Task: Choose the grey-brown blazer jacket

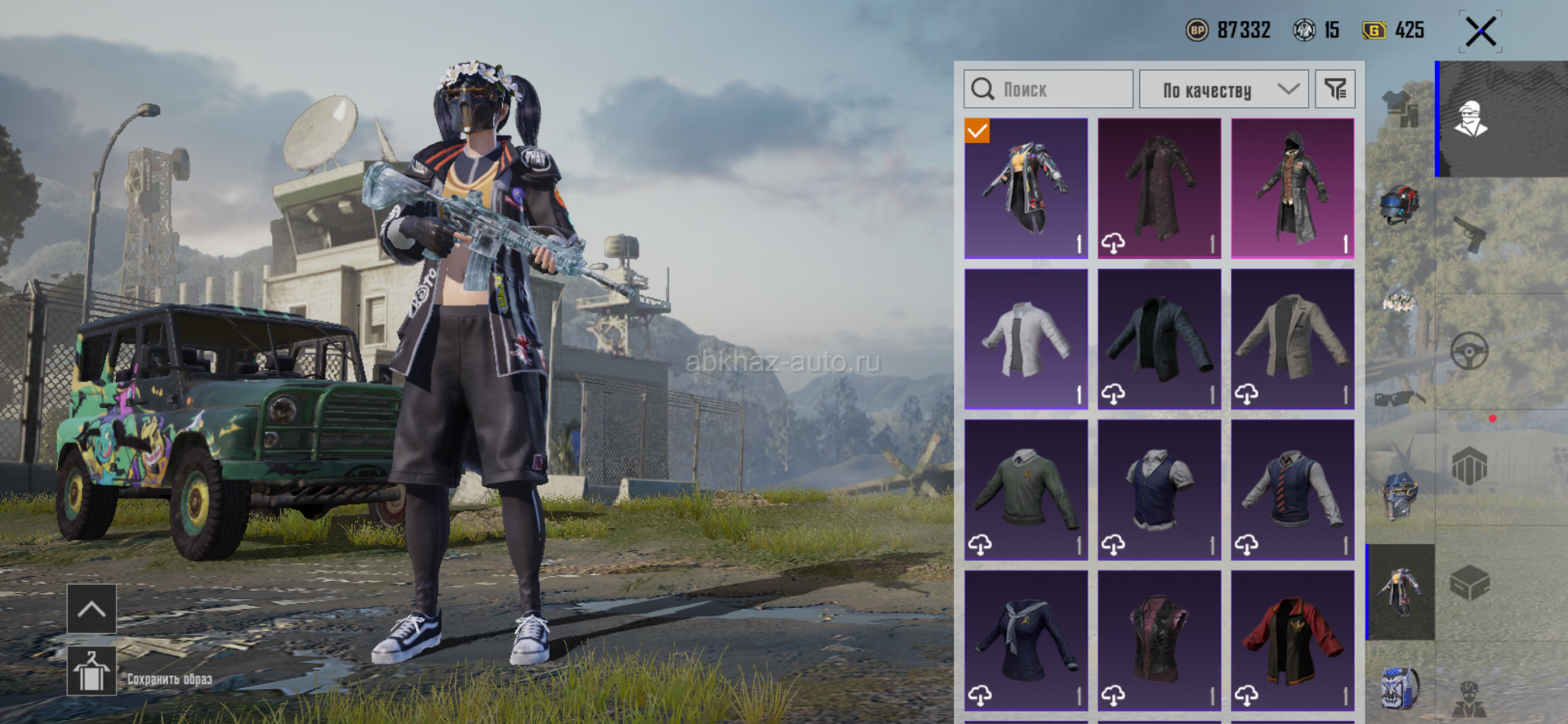Action: click(1293, 339)
